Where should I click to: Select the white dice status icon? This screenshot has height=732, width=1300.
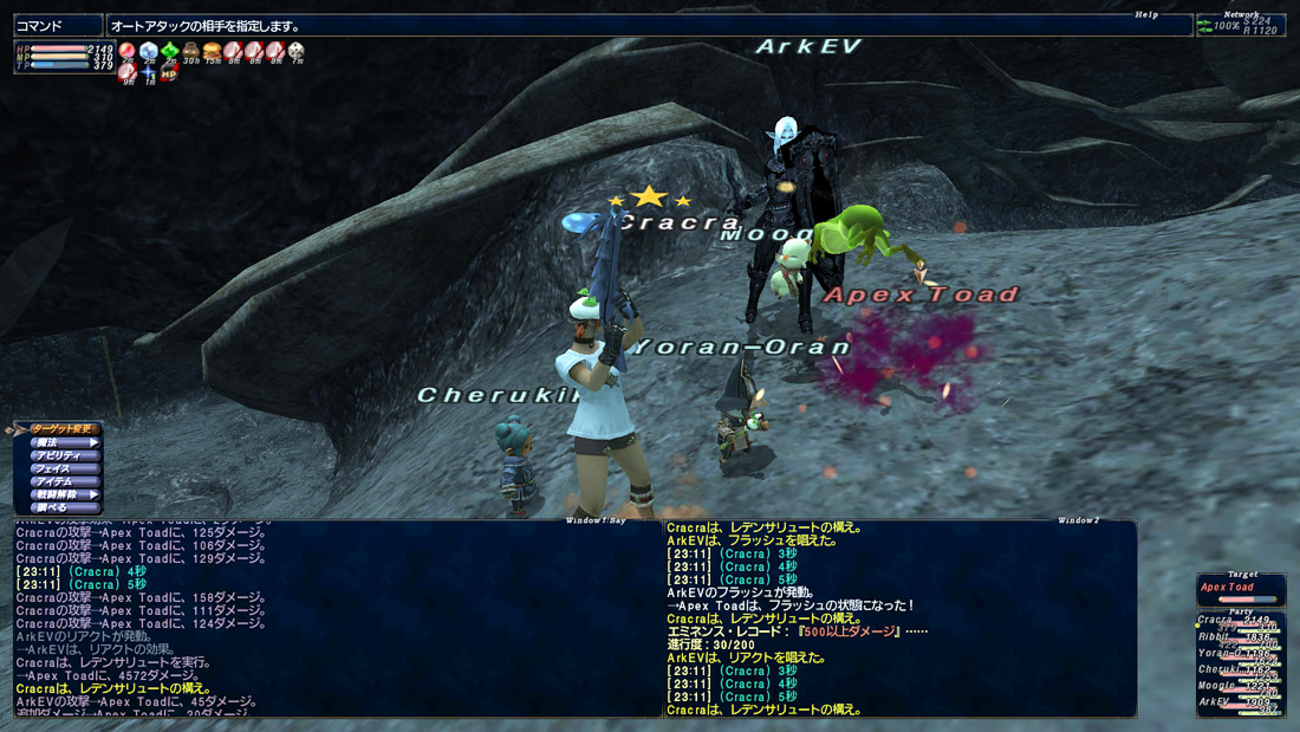tap(296, 51)
